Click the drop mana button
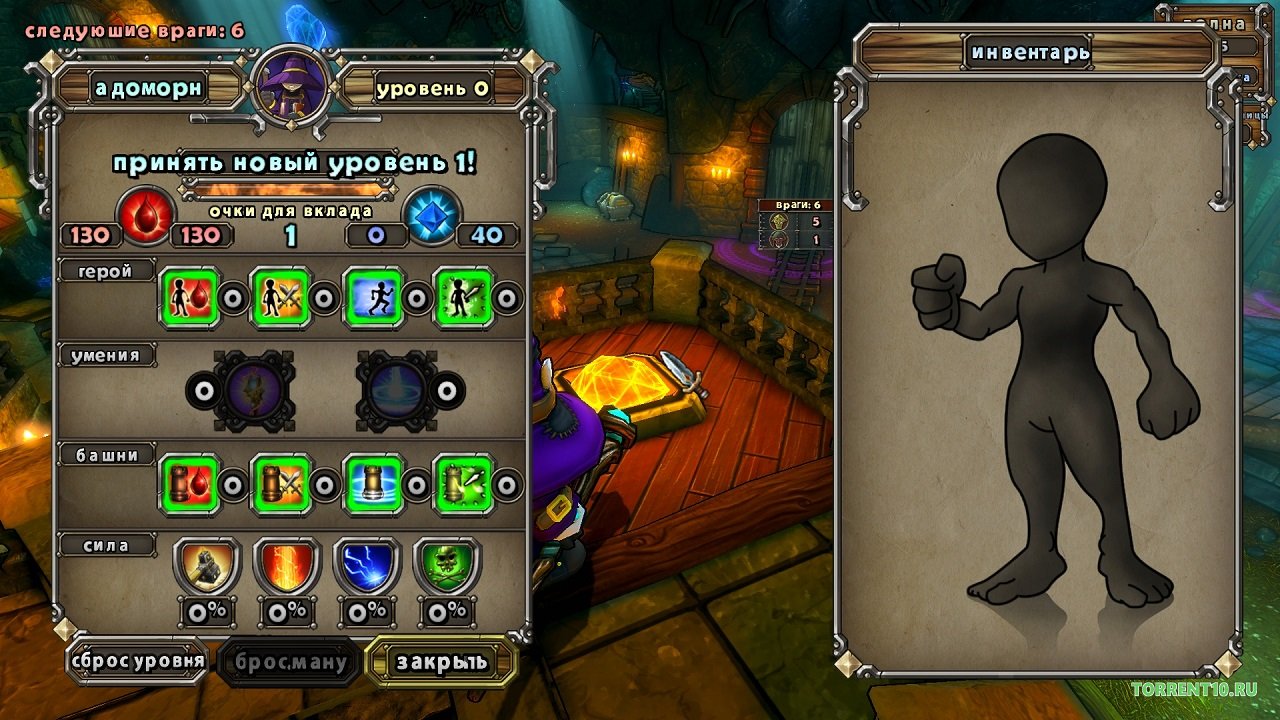 click(x=288, y=661)
